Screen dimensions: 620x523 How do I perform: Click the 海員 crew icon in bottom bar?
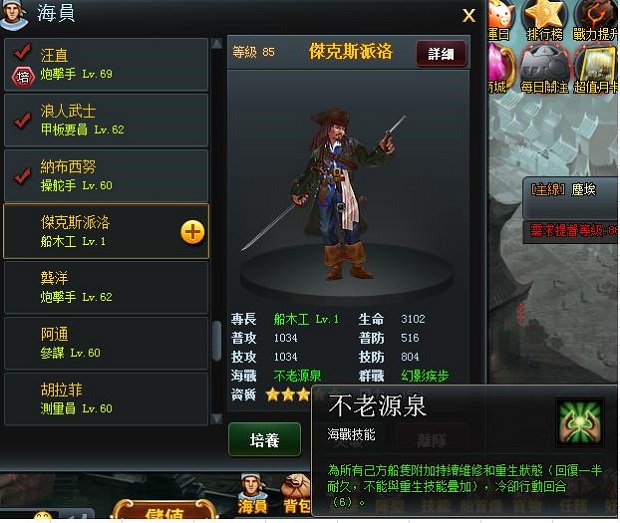(x=253, y=494)
